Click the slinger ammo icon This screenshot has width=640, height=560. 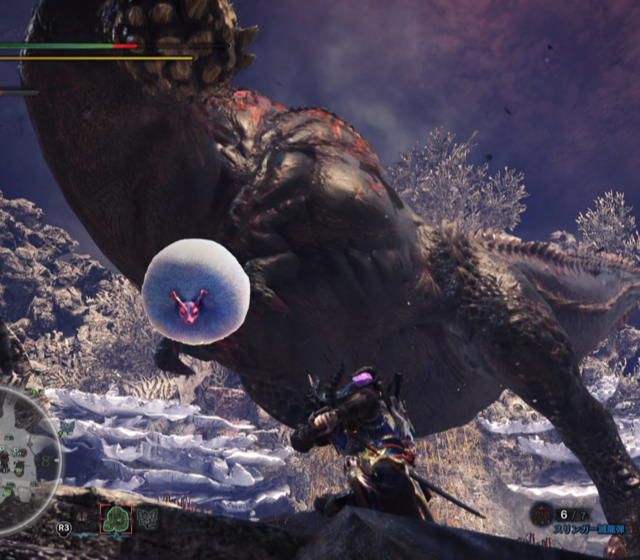[541, 515]
